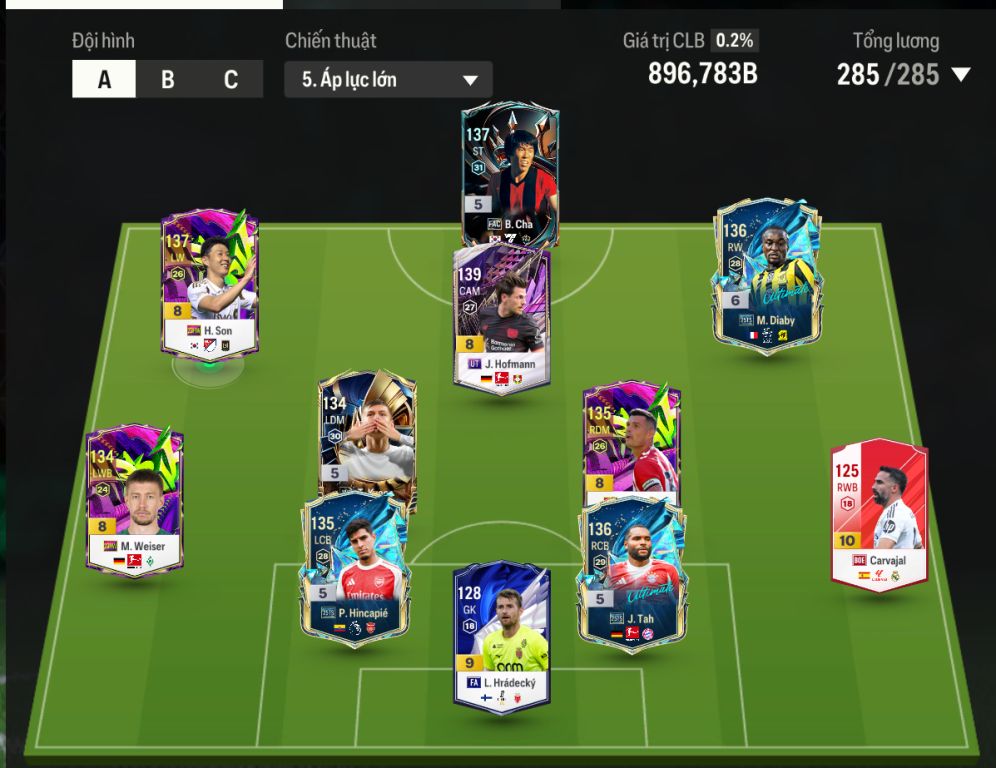Choose the J. Hofmann CAM card
The width and height of the screenshot is (996, 768).
click(x=501, y=320)
